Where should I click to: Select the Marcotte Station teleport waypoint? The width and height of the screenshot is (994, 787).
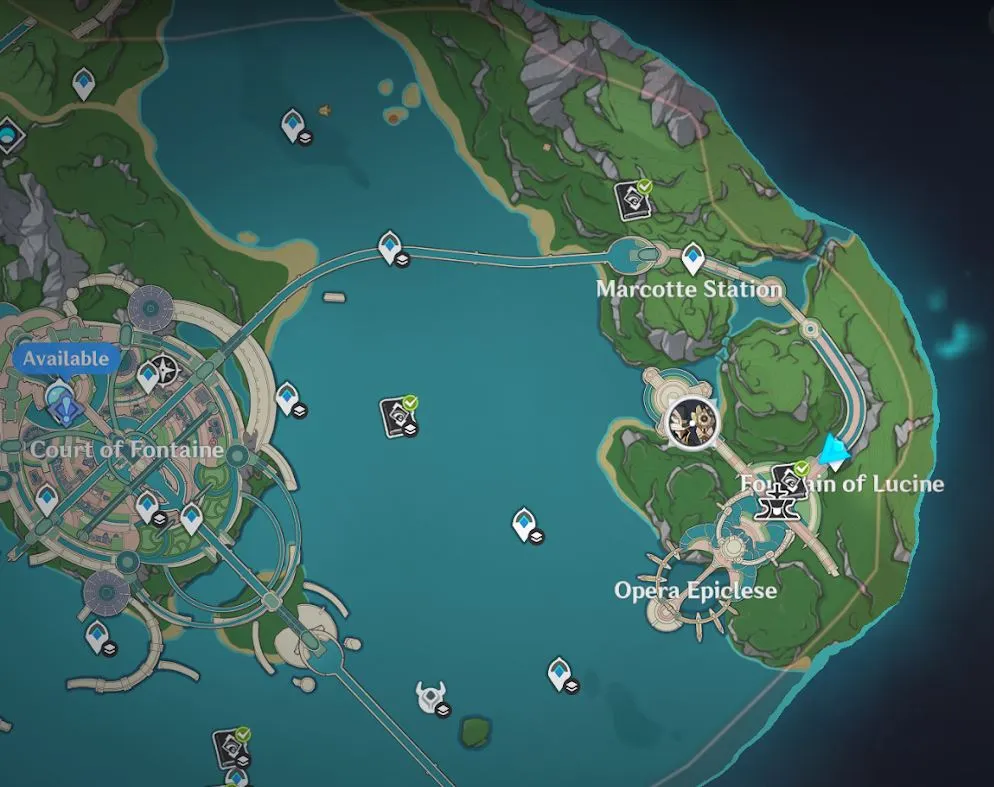[x=692, y=259]
